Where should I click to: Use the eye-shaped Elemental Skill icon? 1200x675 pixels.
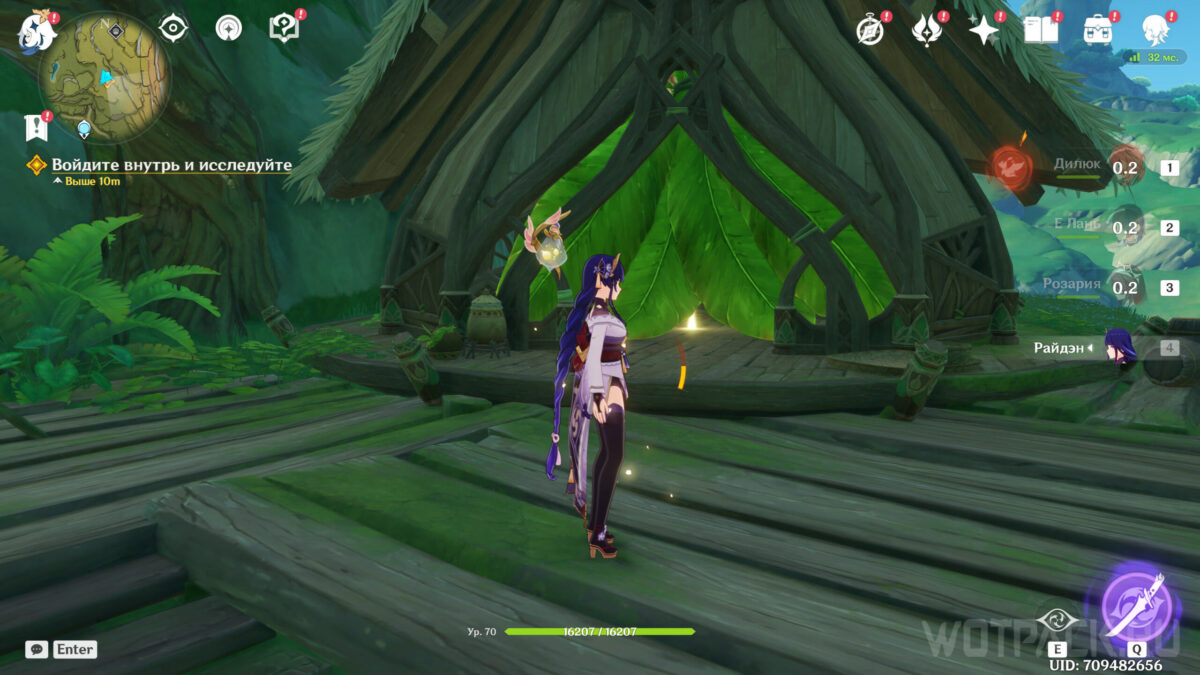(x=1058, y=622)
